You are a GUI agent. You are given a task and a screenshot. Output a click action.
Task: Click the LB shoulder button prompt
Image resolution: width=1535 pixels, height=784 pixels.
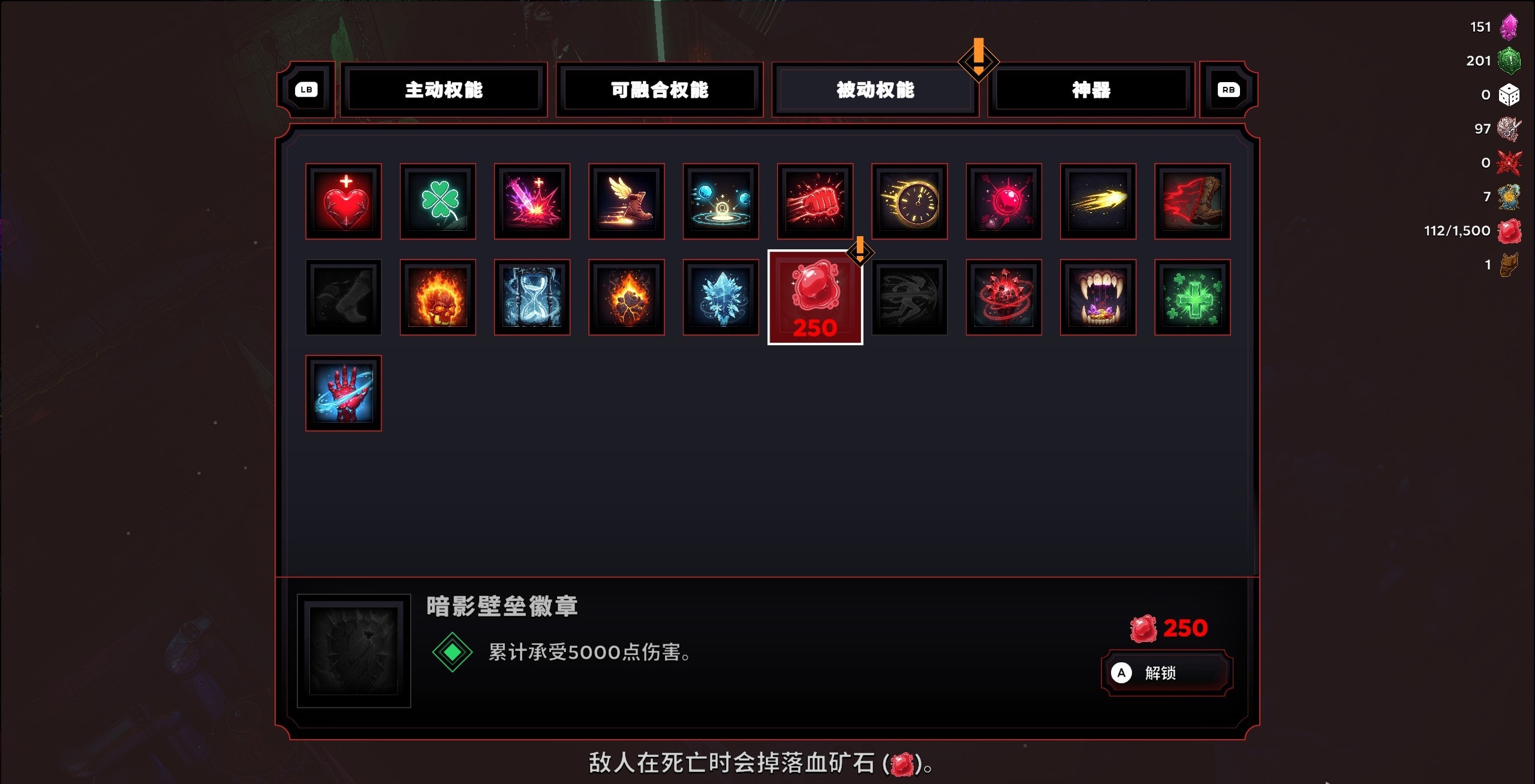pos(307,90)
